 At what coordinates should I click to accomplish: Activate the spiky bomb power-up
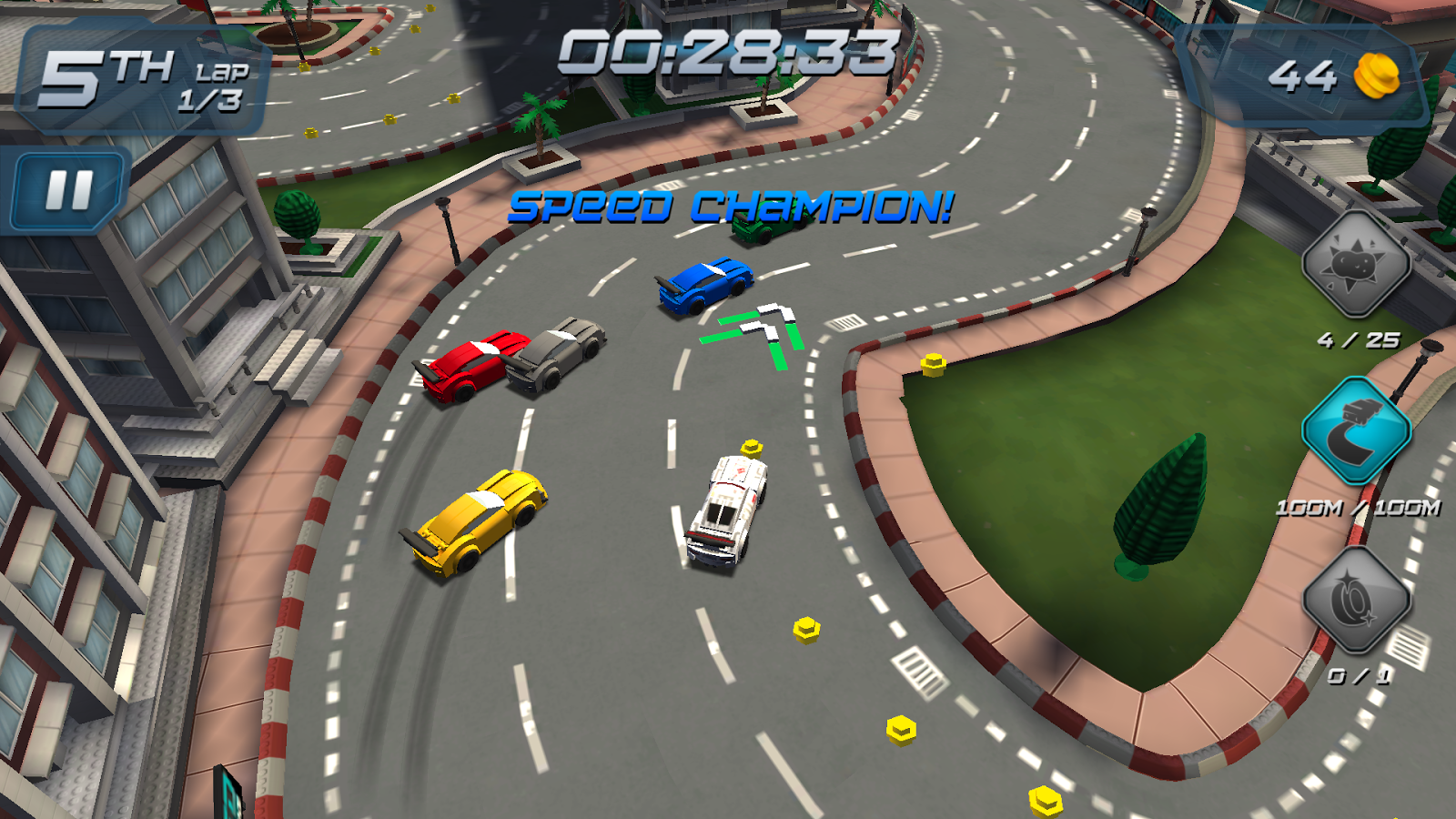click(x=1356, y=265)
